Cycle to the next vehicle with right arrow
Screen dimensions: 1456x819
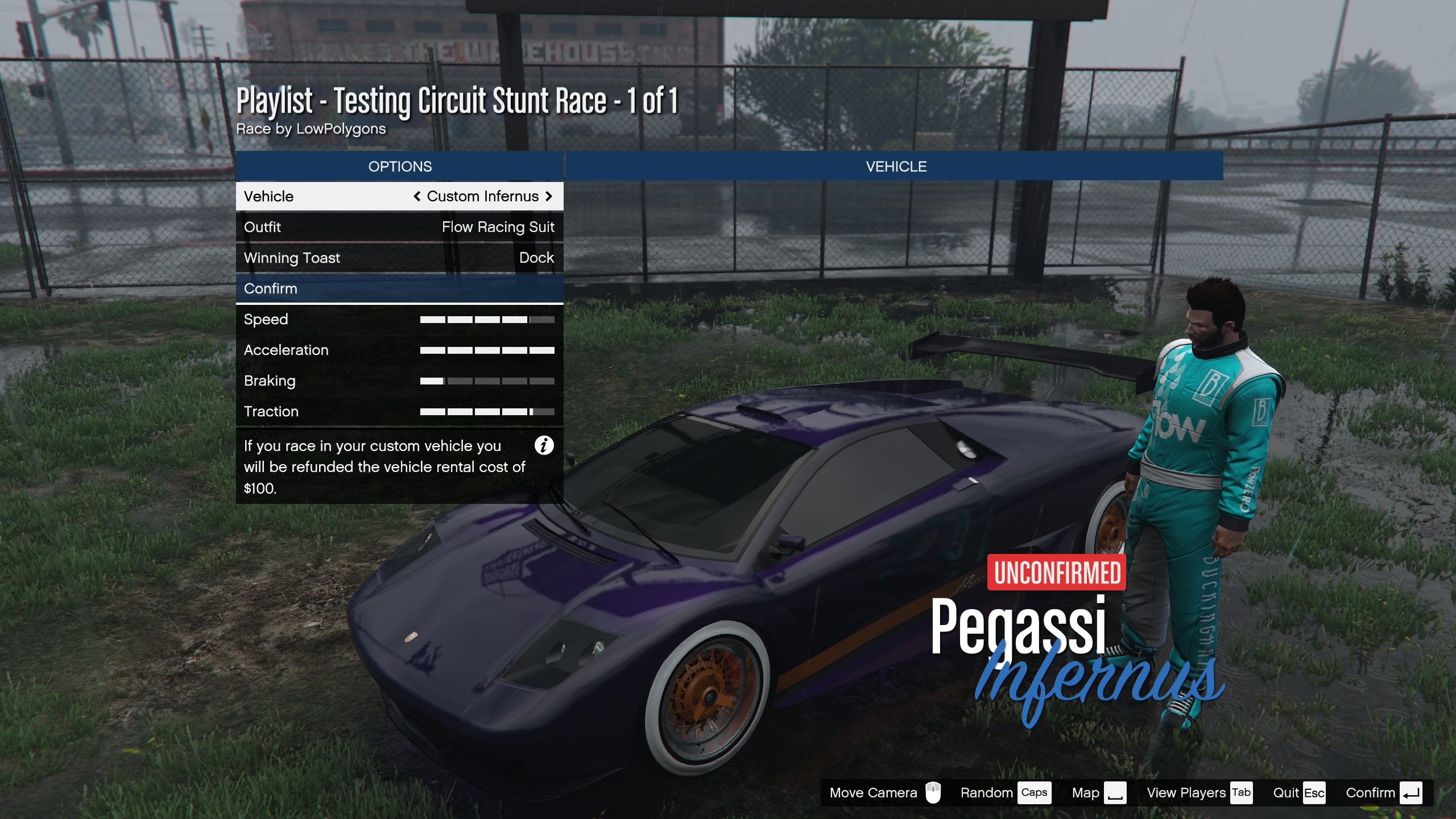pos(549,196)
